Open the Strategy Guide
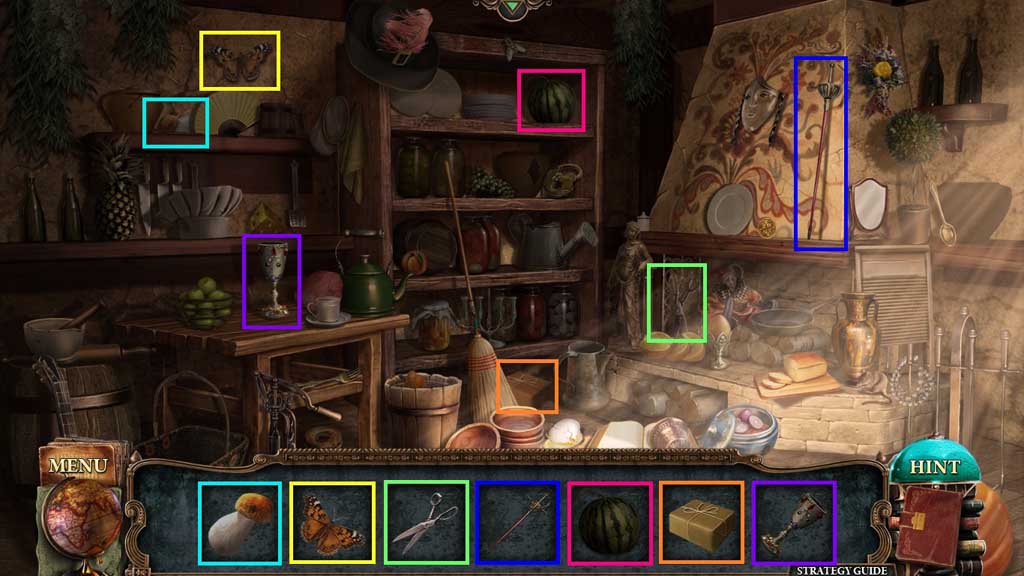Image resolution: width=1024 pixels, height=576 pixels. [841, 570]
